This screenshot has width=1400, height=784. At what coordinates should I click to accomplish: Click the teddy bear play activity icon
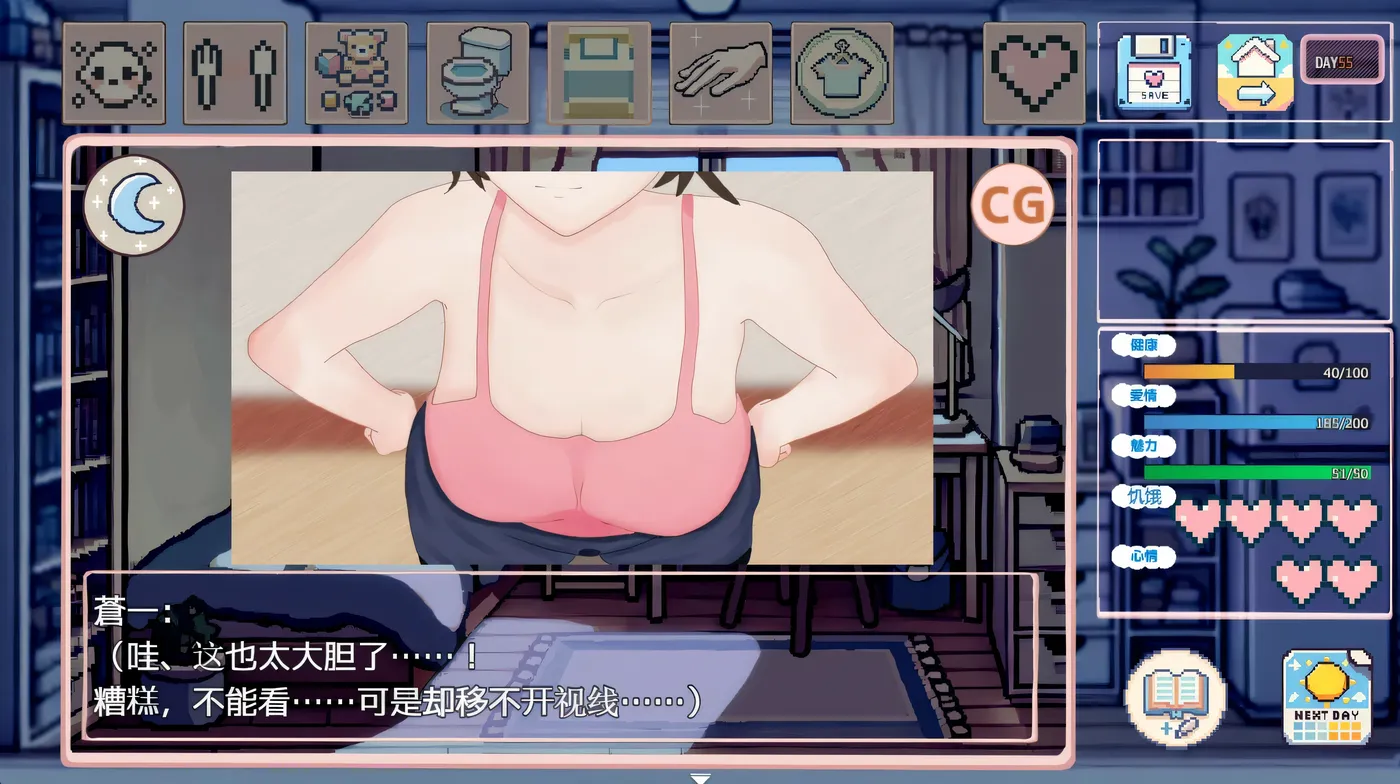coord(357,70)
